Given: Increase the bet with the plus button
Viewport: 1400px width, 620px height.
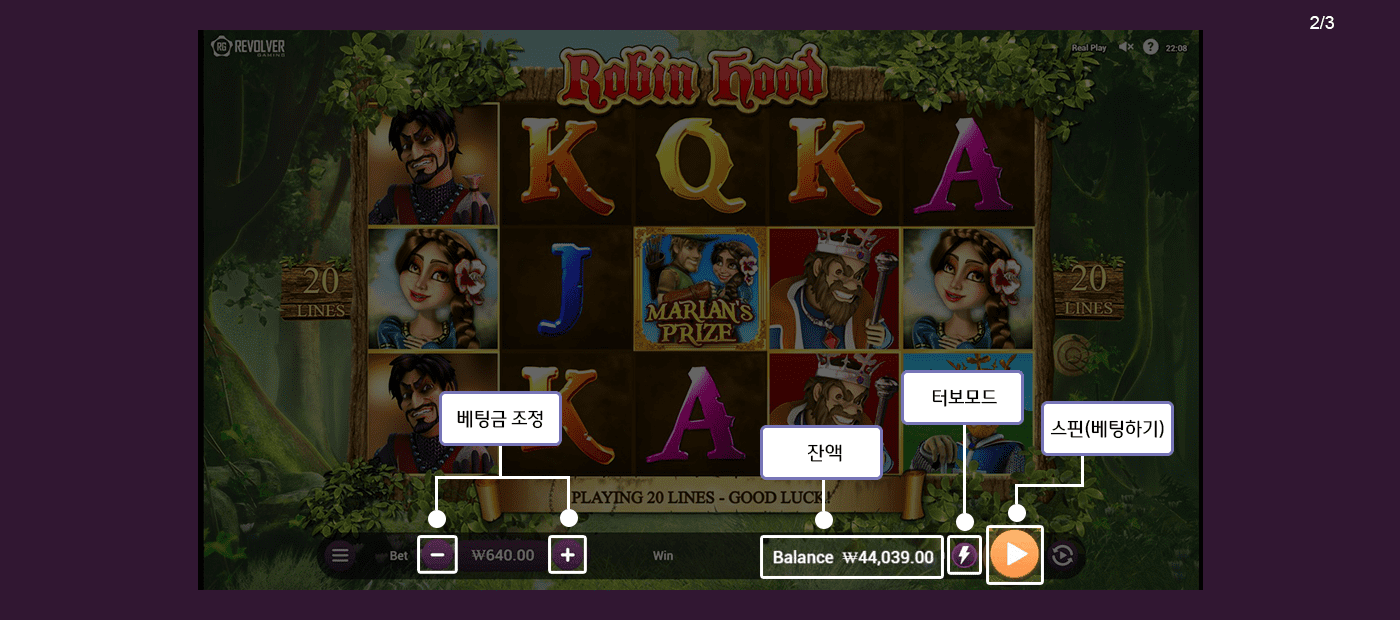Looking at the screenshot, I should pyautogui.click(x=567, y=555).
